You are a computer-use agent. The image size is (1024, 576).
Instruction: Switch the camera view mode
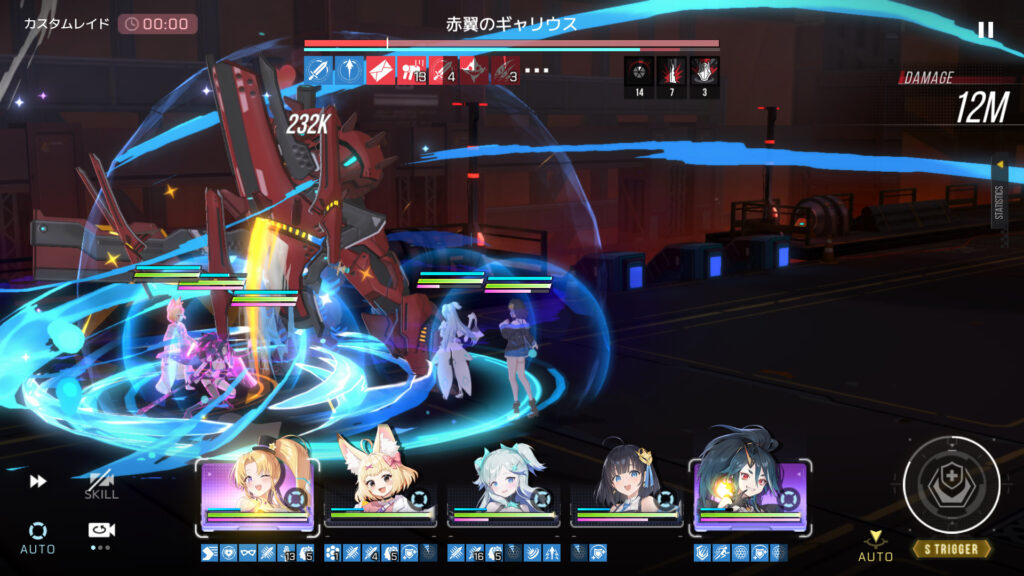[100, 531]
